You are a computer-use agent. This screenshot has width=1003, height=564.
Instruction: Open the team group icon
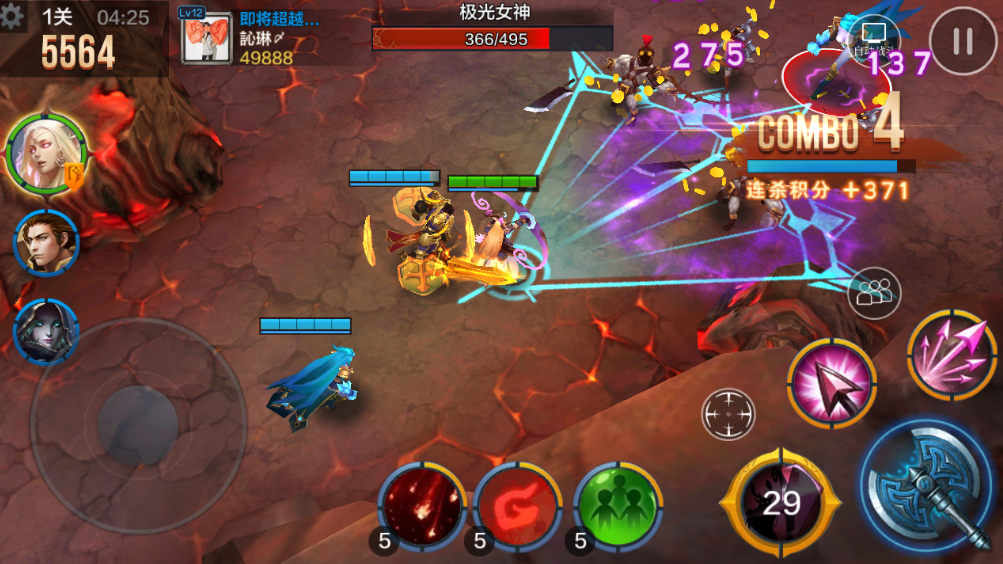[x=874, y=293]
